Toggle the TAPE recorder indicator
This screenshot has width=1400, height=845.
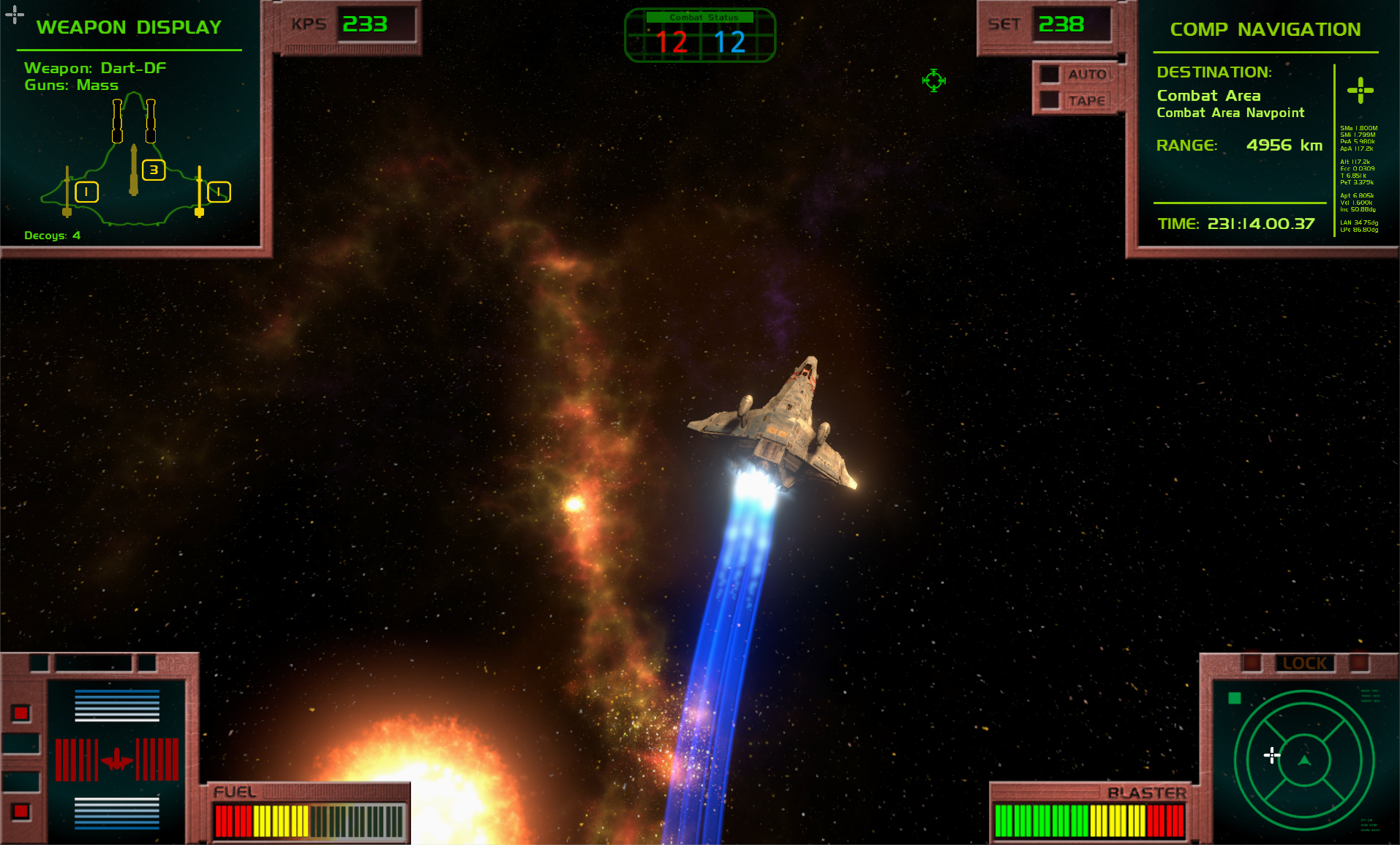click(1051, 100)
